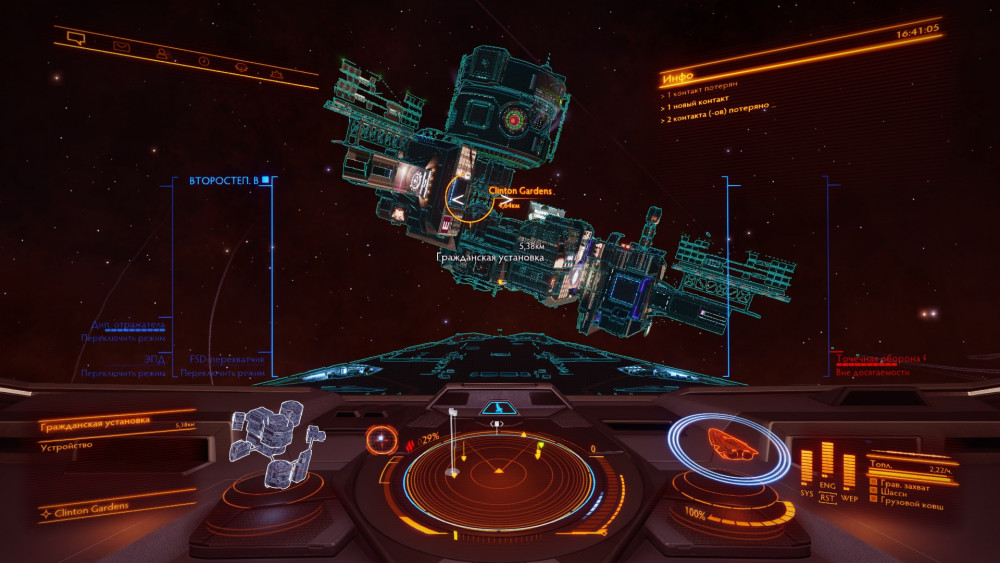Open the Инфо notifications panel
This screenshot has width=1000, height=563.
(678, 76)
